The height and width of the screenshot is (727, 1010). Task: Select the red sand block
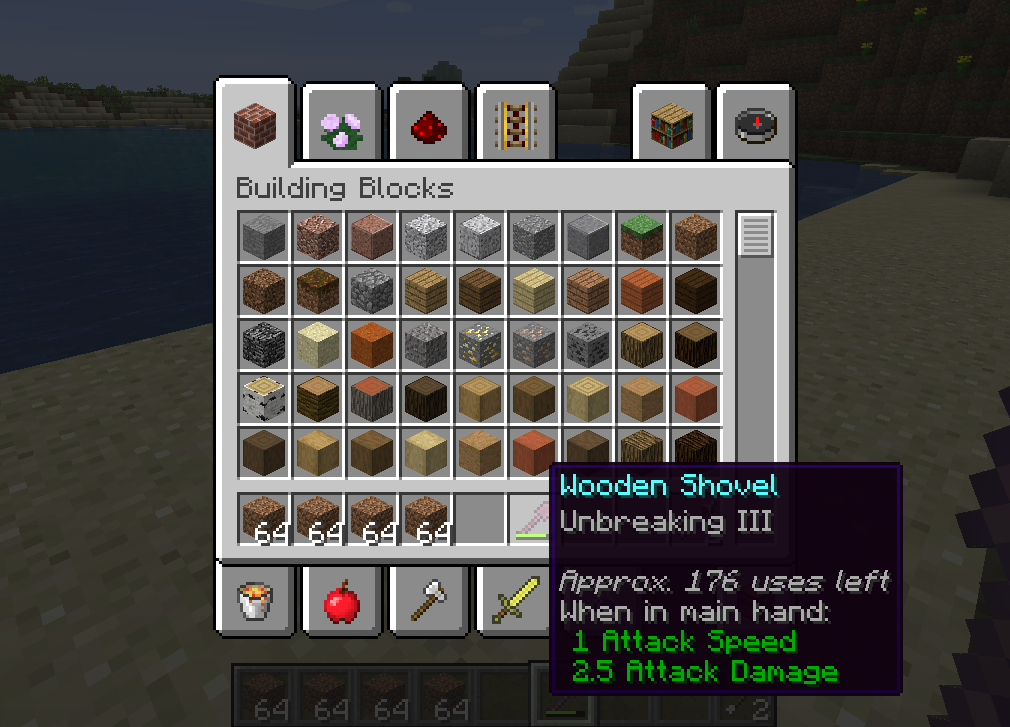coord(373,344)
